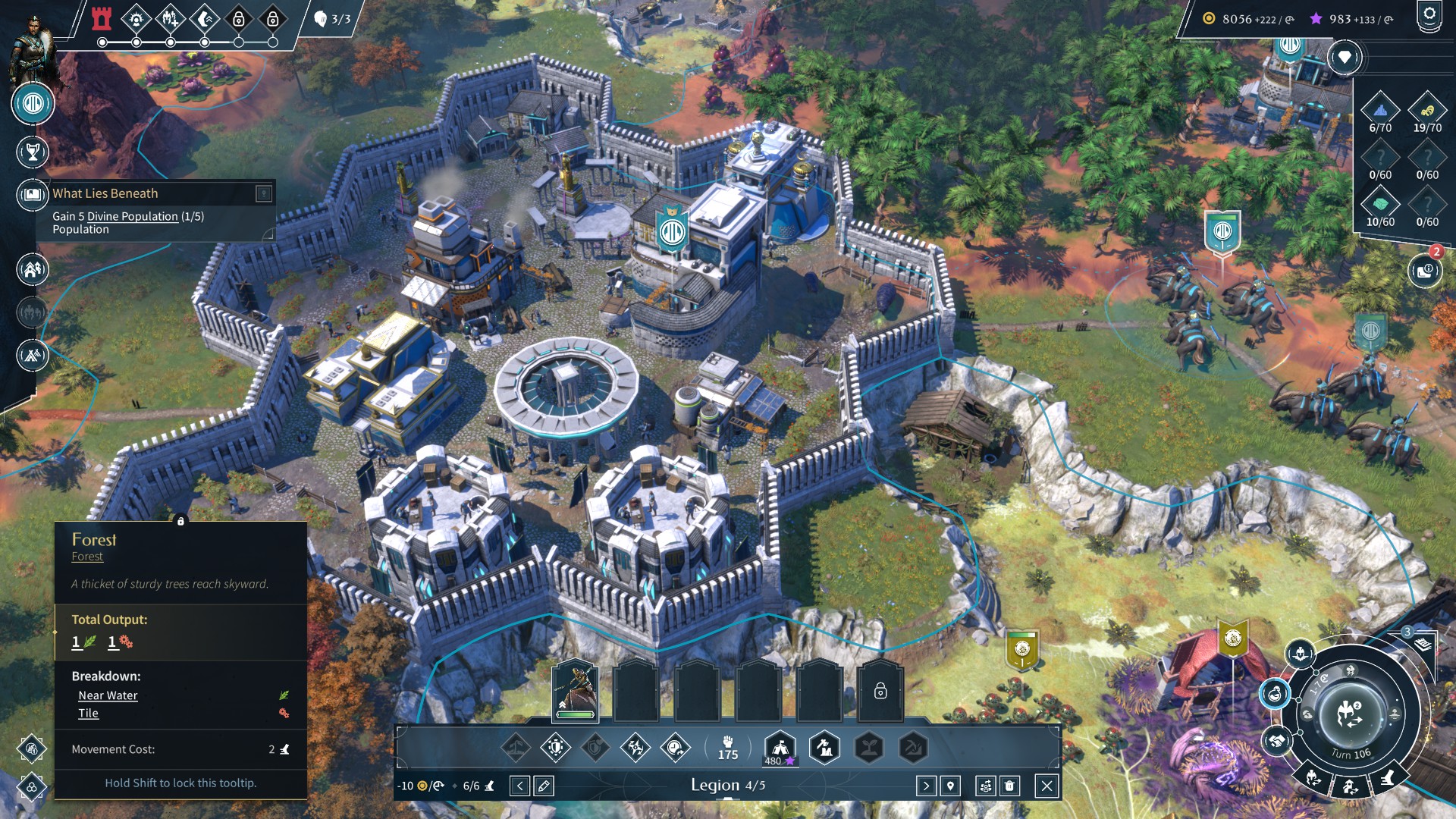This screenshot has width=1456, height=819.
Task: Go to previous army with the left chevron
Action: [x=519, y=786]
